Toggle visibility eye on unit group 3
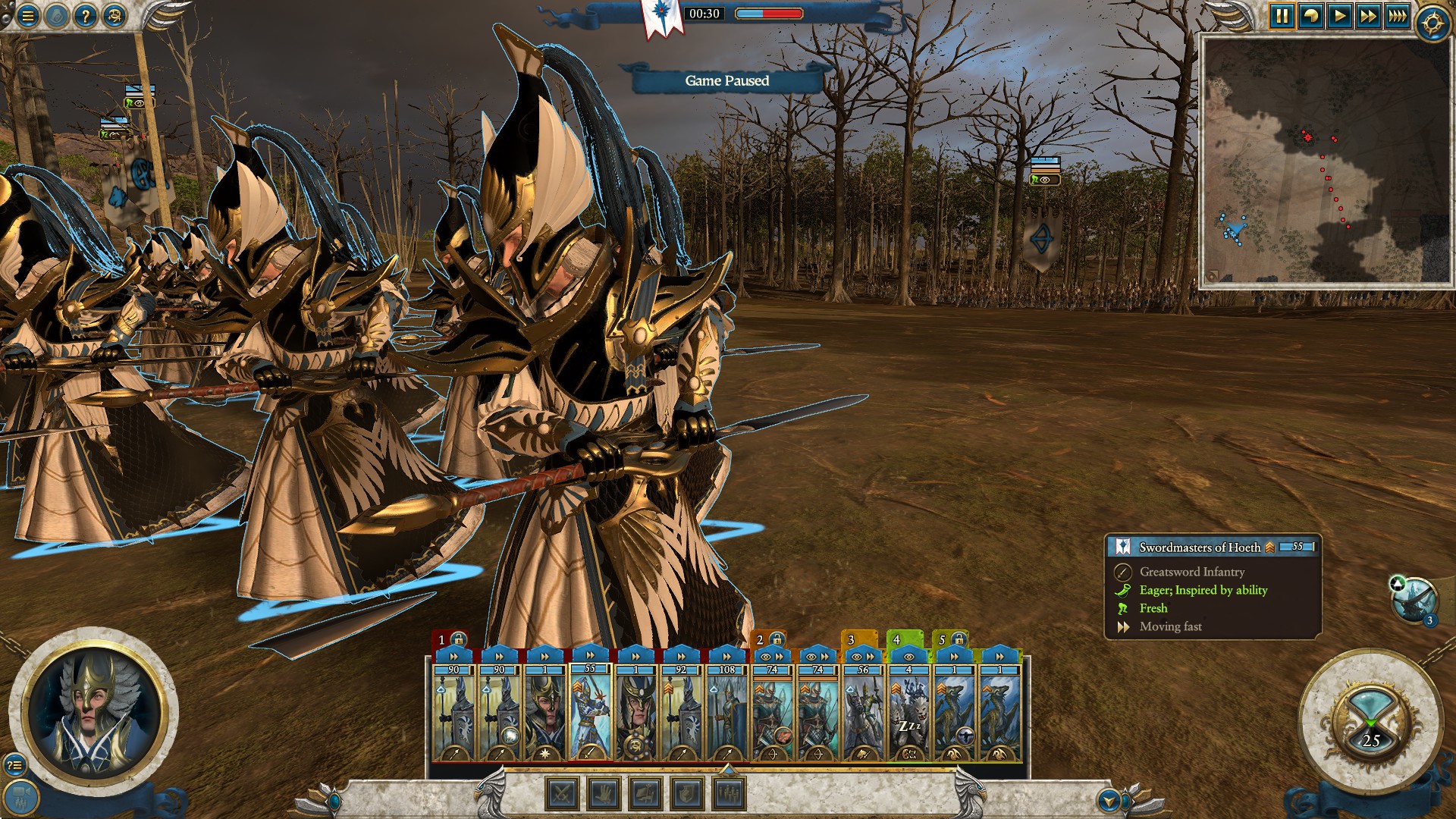The height and width of the screenshot is (819, 1456). (855, 657)
